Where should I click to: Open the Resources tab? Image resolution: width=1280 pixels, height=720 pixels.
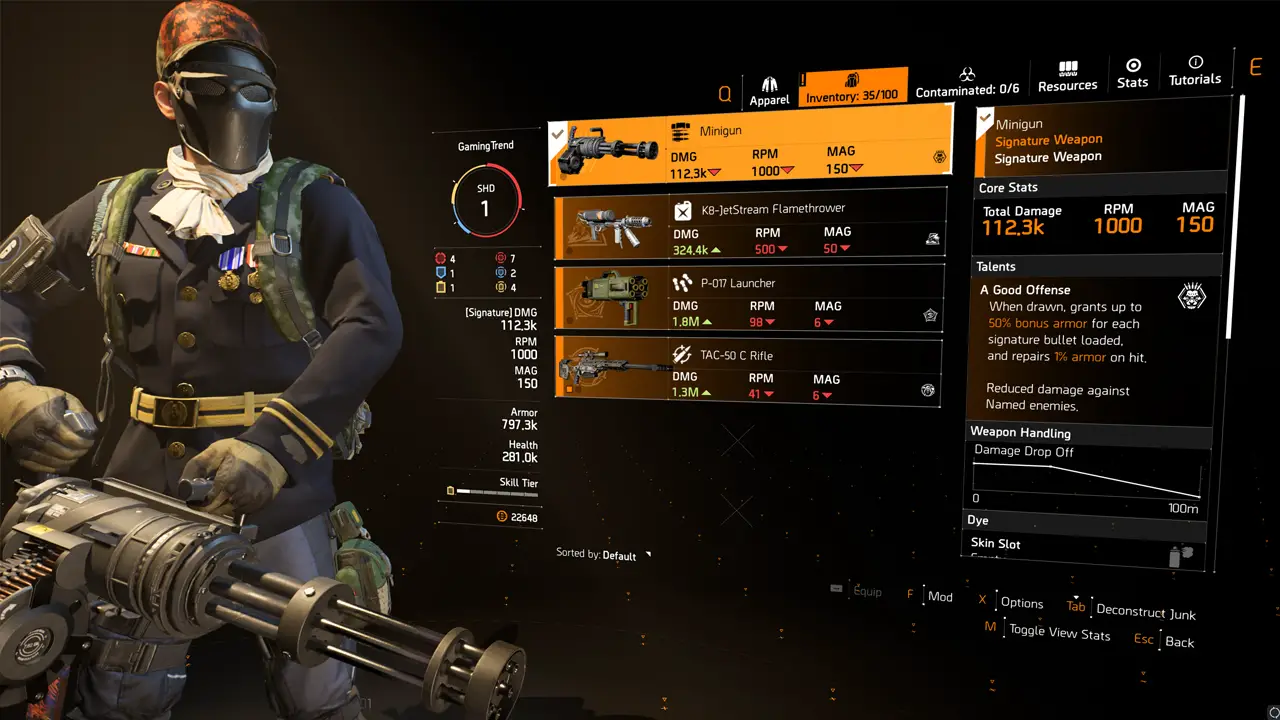[x=1067, y=76]
